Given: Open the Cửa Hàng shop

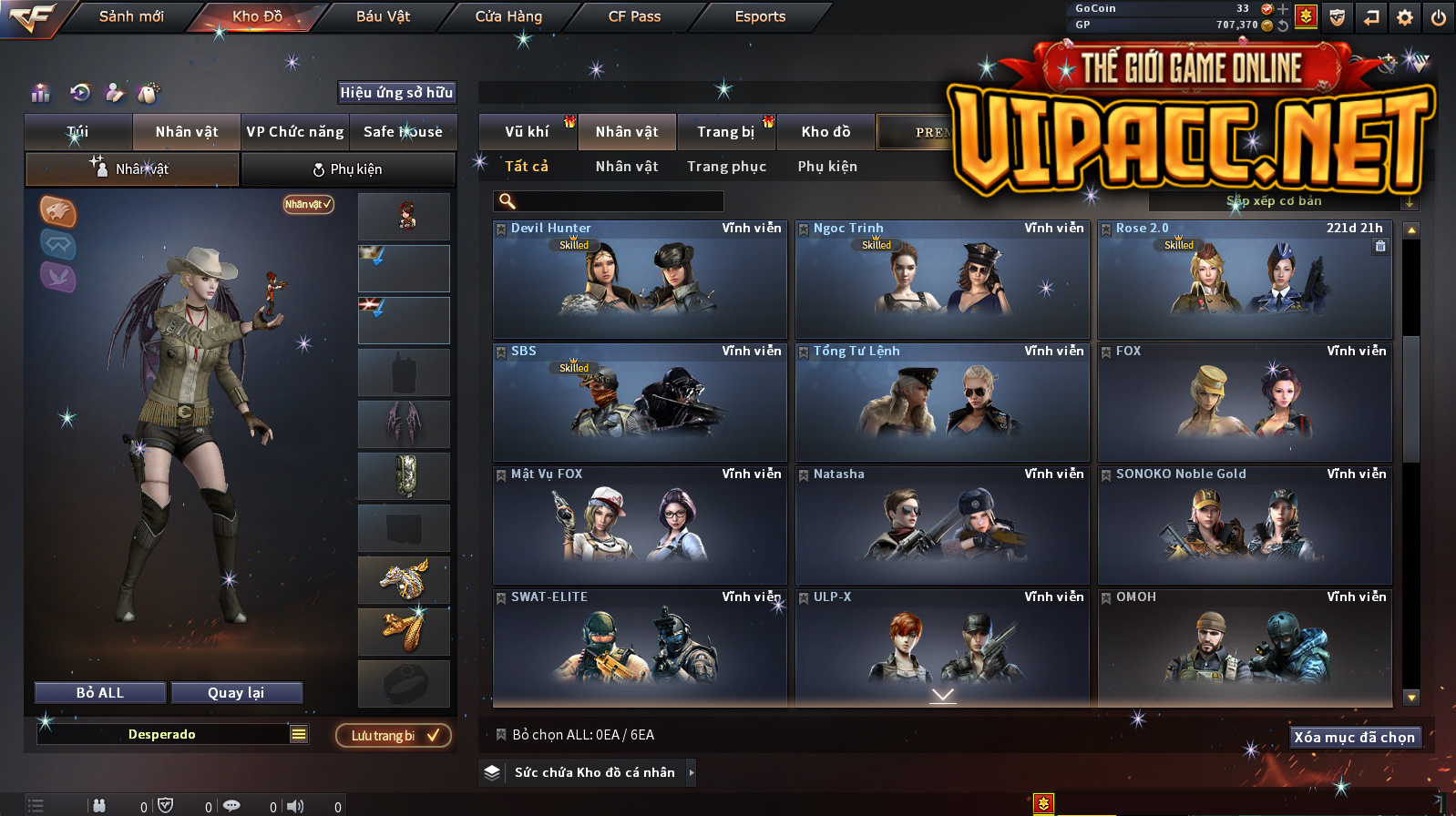Looking at the screenshot, I should (508, 16).
